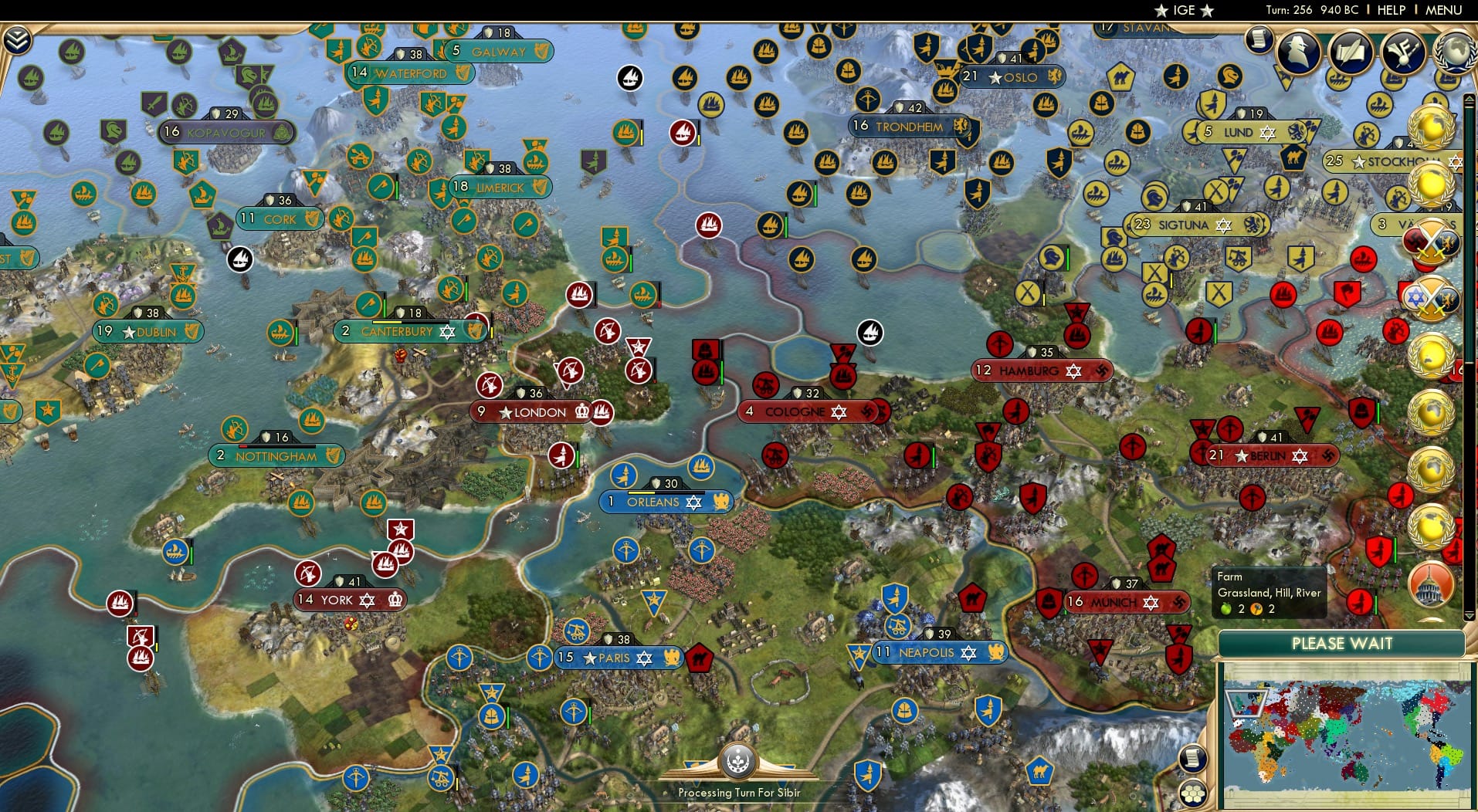The width and height of the screenshot is (1478, 812).
Task: Click the crossed-swords war notification bubble
Action: tap(1434, 240)
